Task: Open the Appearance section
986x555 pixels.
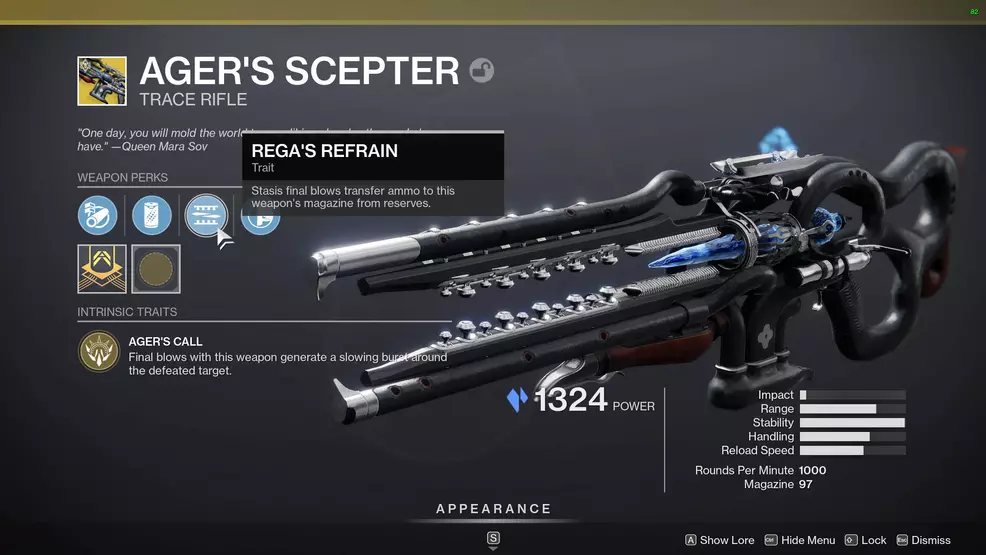Action: point(493,509)
